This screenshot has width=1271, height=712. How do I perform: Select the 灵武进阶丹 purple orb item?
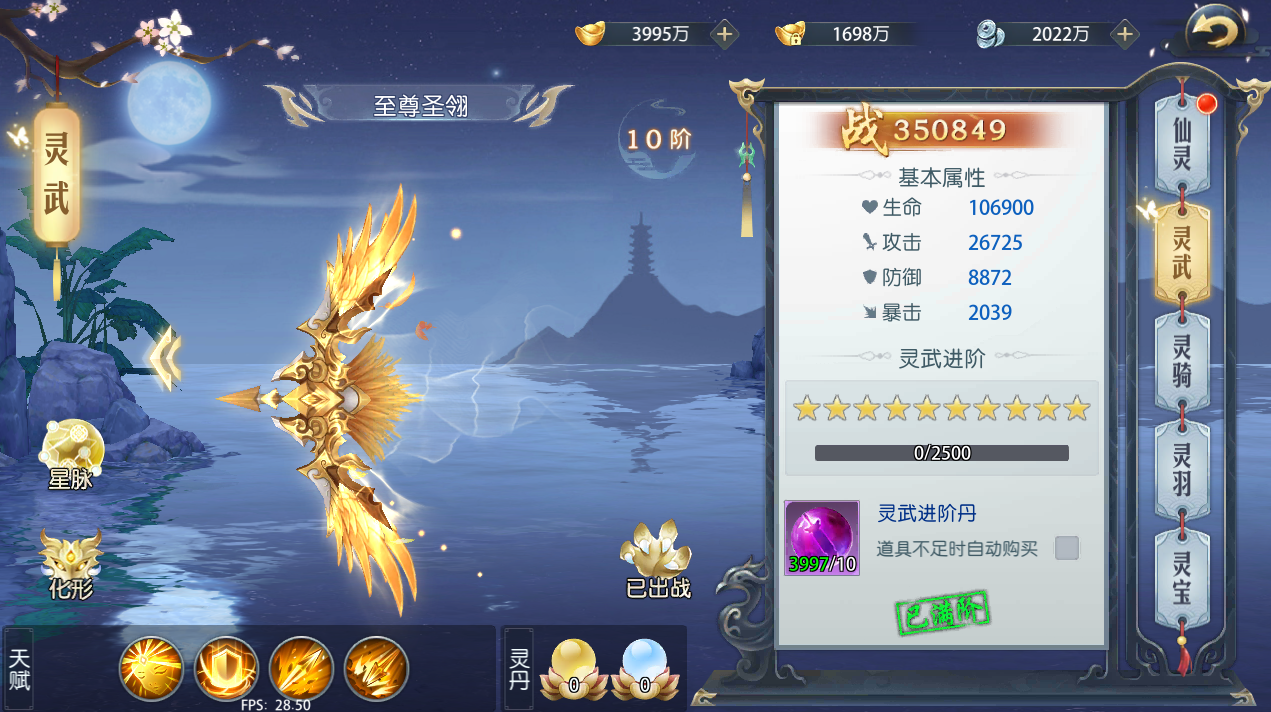822,538
